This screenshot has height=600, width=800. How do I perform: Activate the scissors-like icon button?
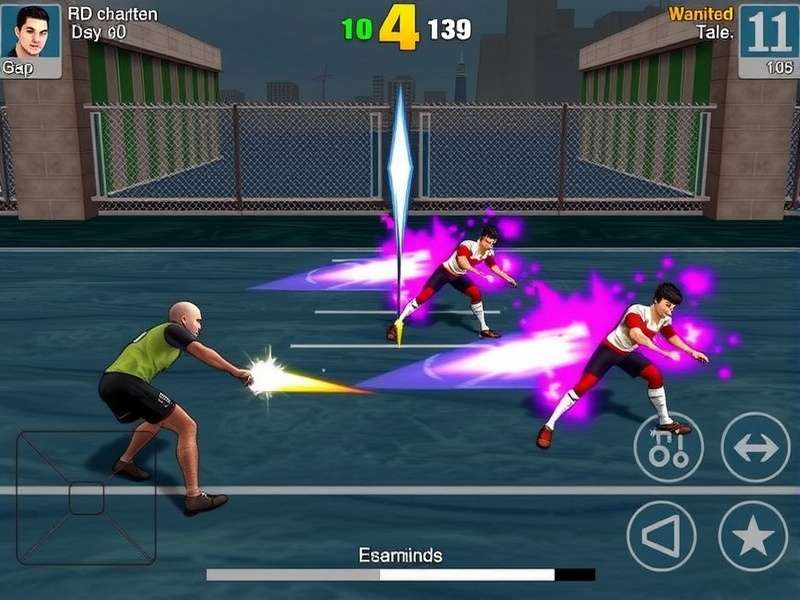668,447
